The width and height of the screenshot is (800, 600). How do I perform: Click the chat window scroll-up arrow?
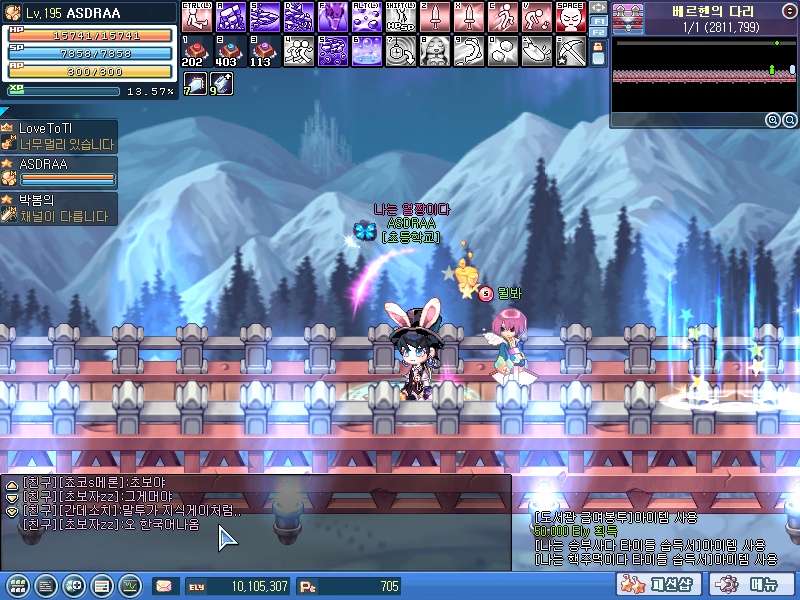click(x=11, y=485)
